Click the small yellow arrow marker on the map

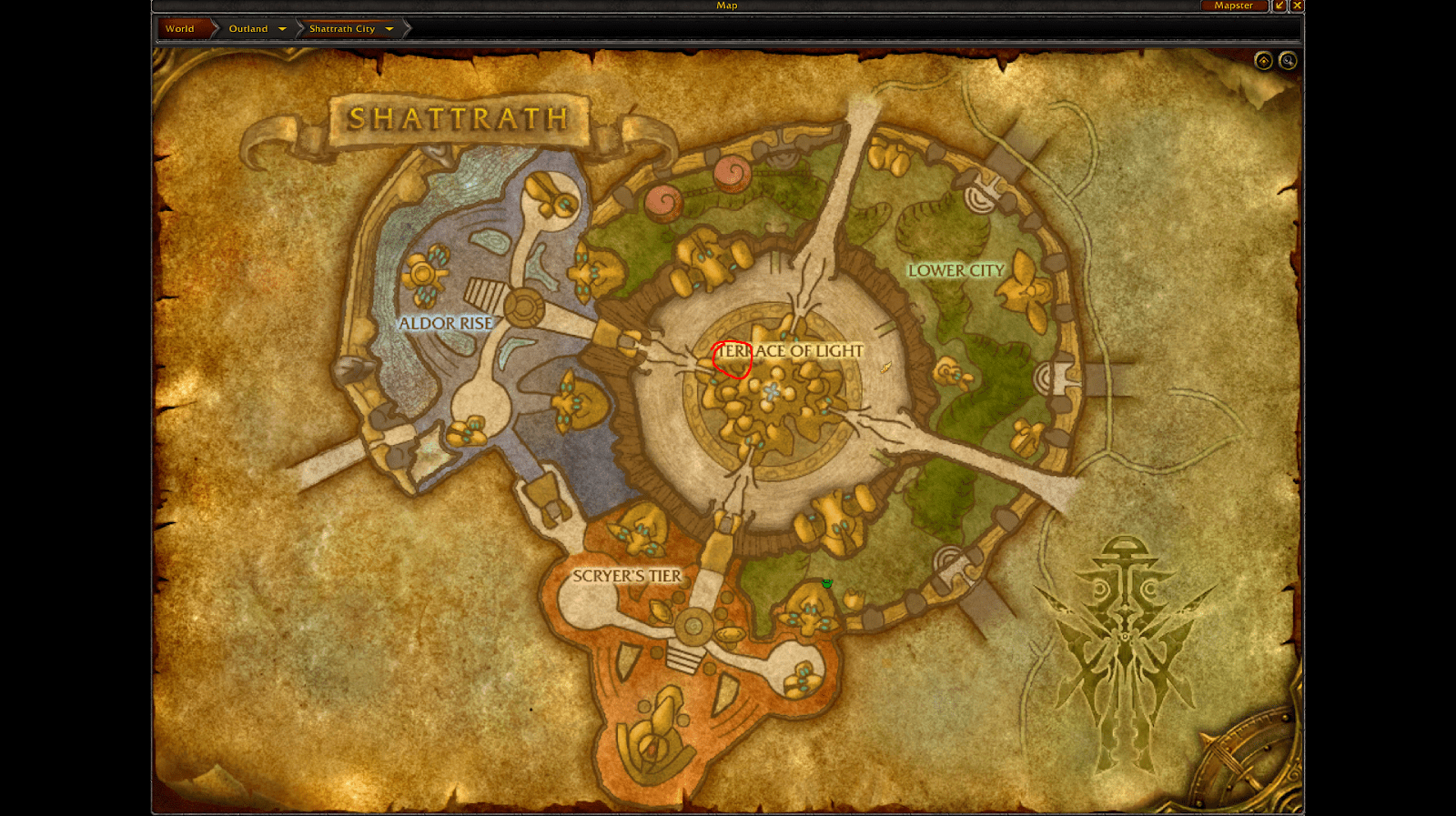coord(885,366)
